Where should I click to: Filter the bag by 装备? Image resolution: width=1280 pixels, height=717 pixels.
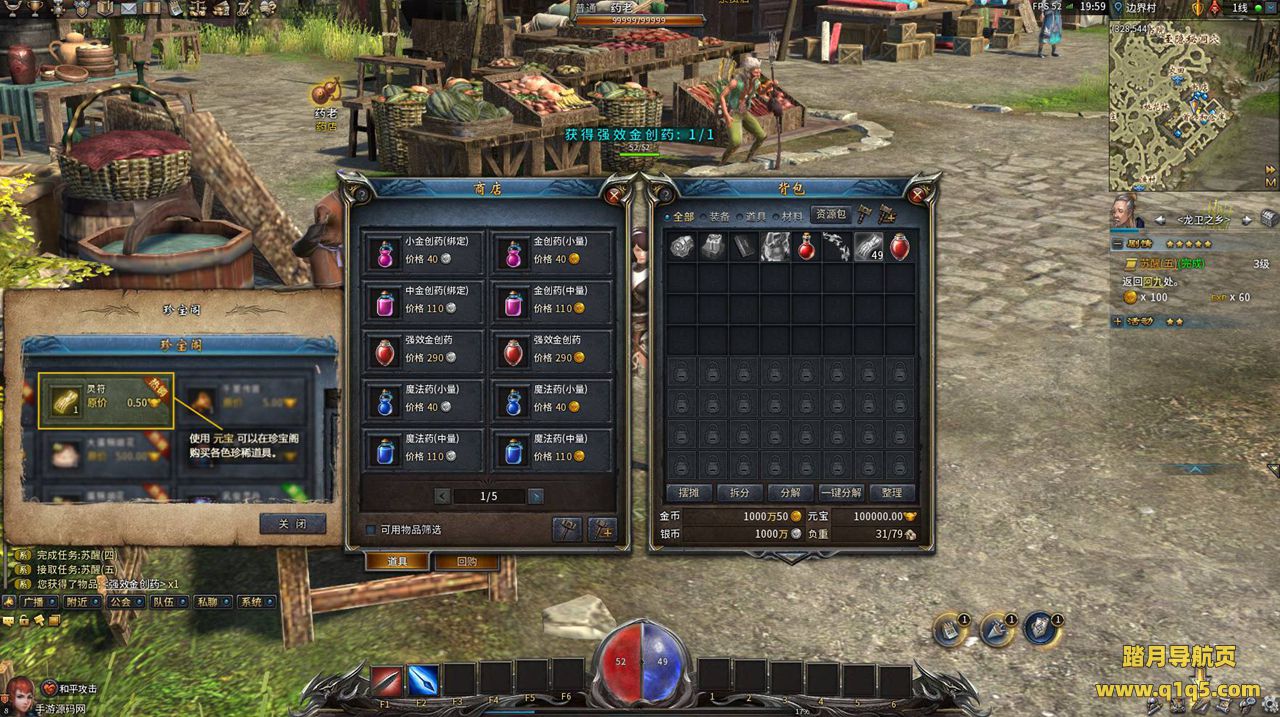[x=716, y=216]
